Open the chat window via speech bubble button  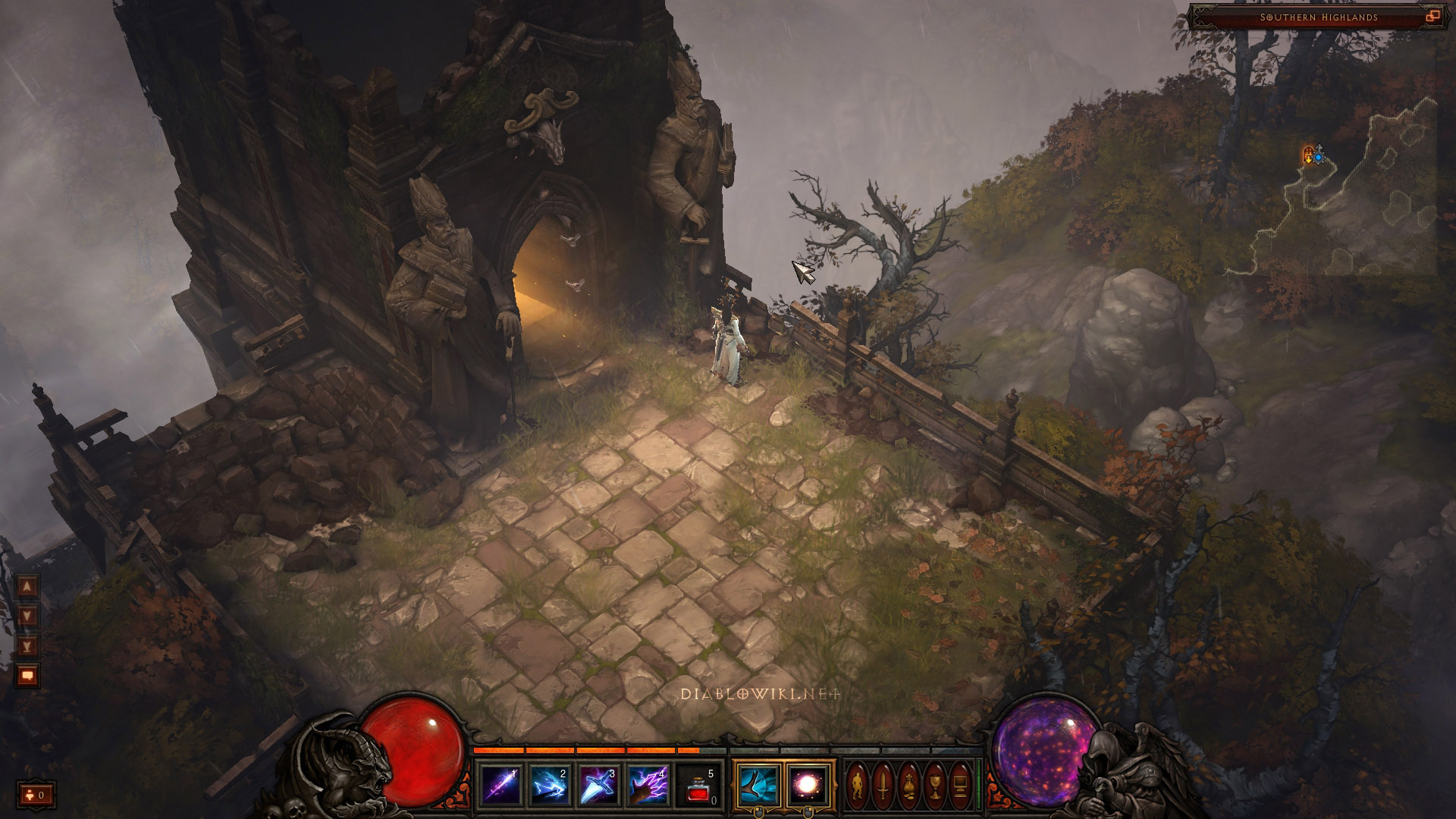27,676
